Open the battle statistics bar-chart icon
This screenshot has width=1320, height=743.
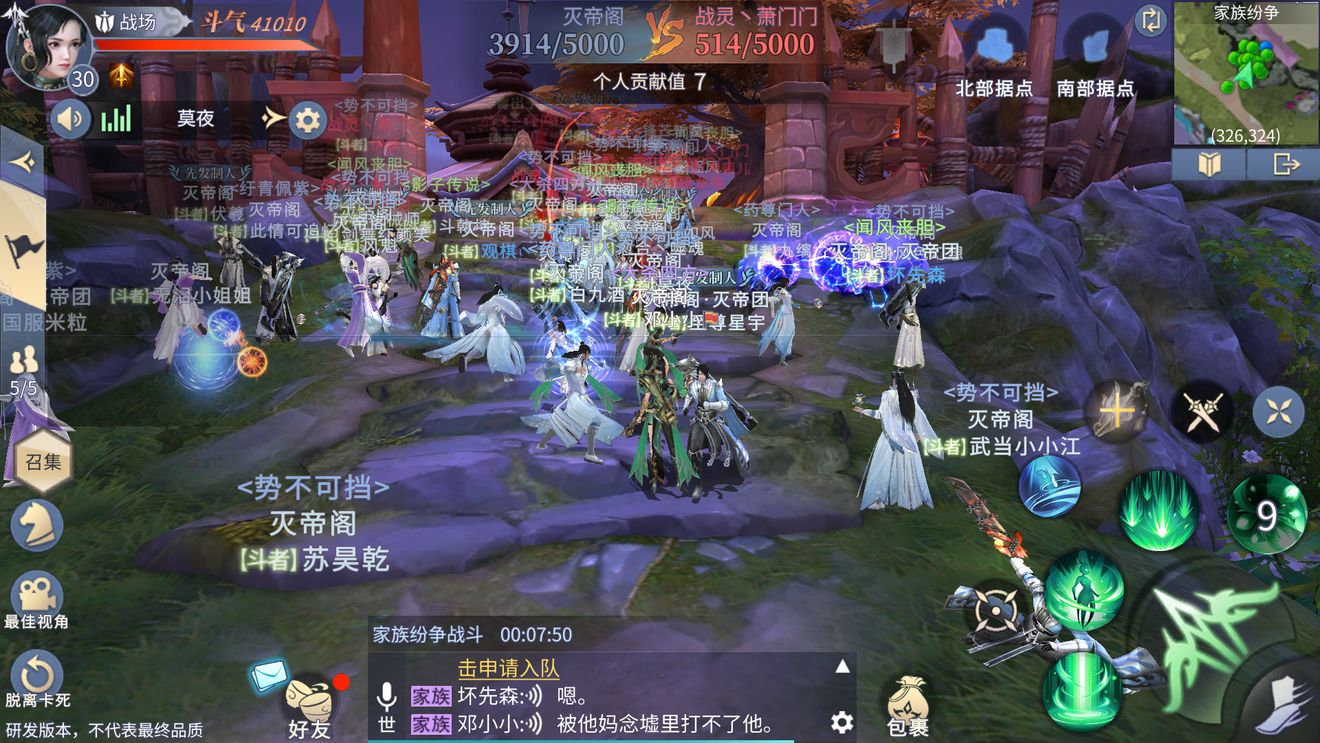coord(118,118)
